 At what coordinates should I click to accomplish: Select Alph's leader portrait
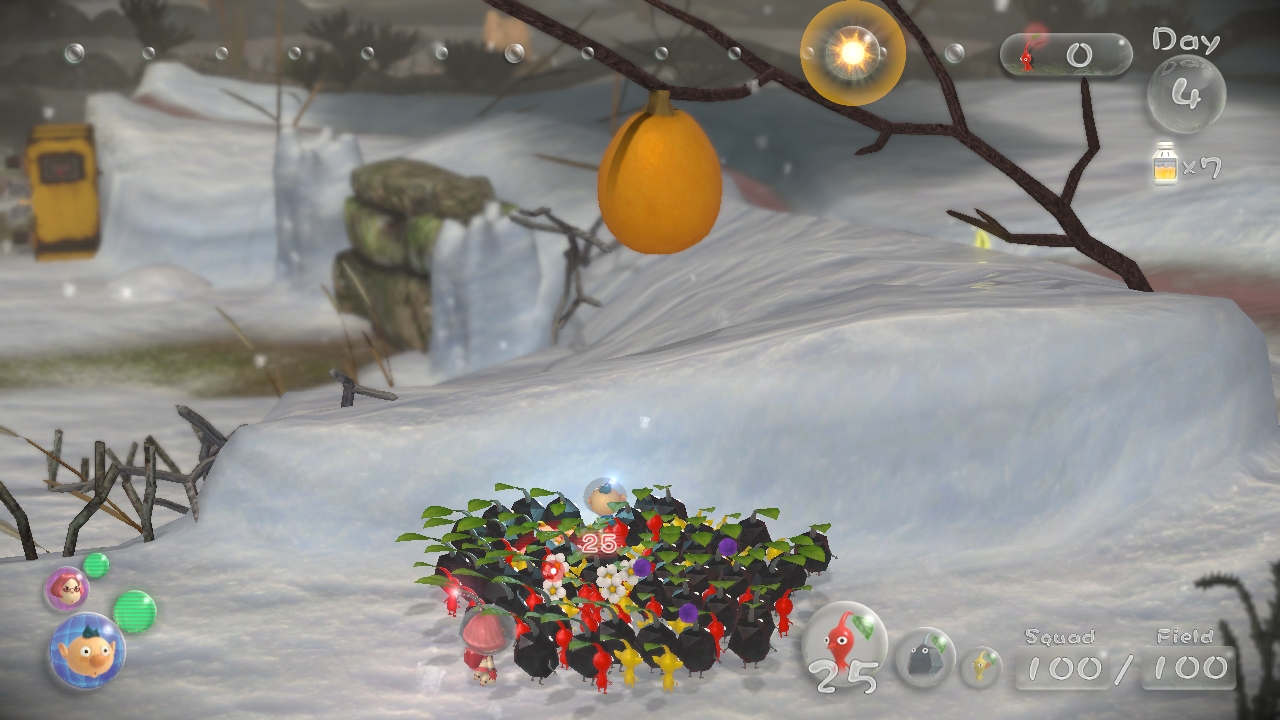point(86,651)
